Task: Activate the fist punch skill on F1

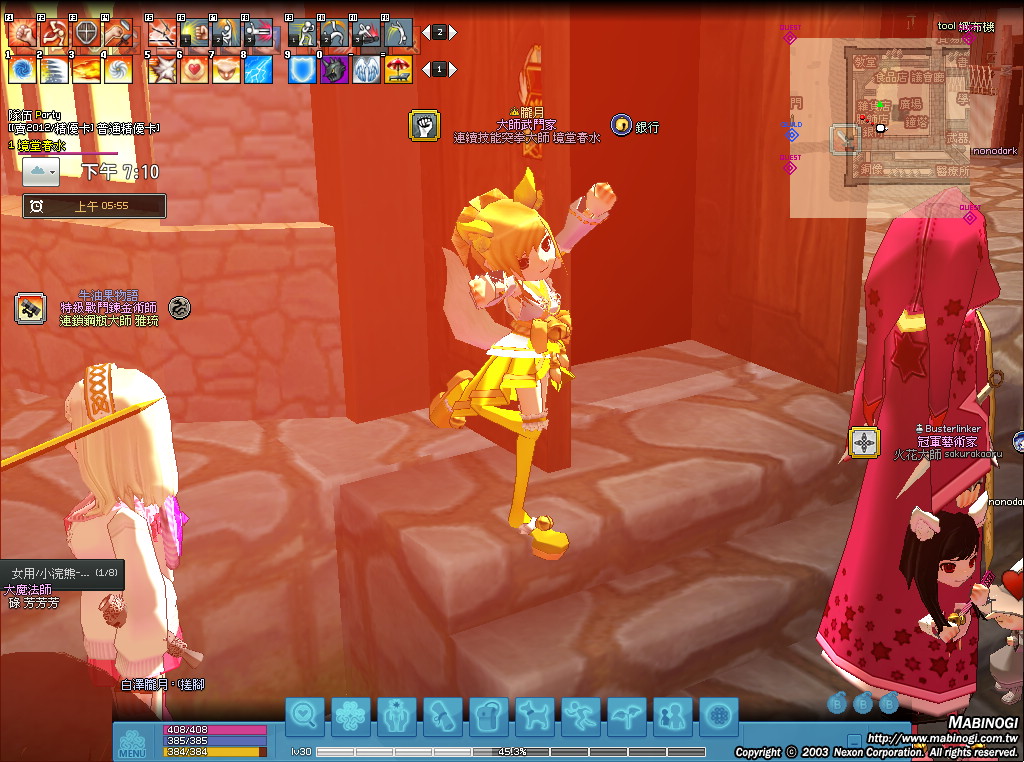Action: [21, 33]
